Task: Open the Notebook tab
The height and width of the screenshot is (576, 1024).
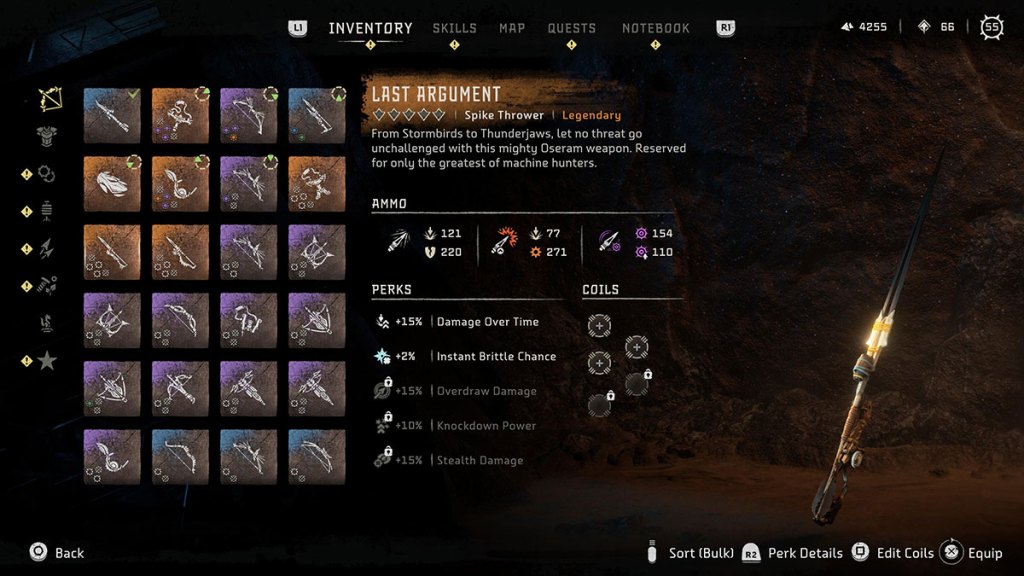Action: [x=656, y=28]
